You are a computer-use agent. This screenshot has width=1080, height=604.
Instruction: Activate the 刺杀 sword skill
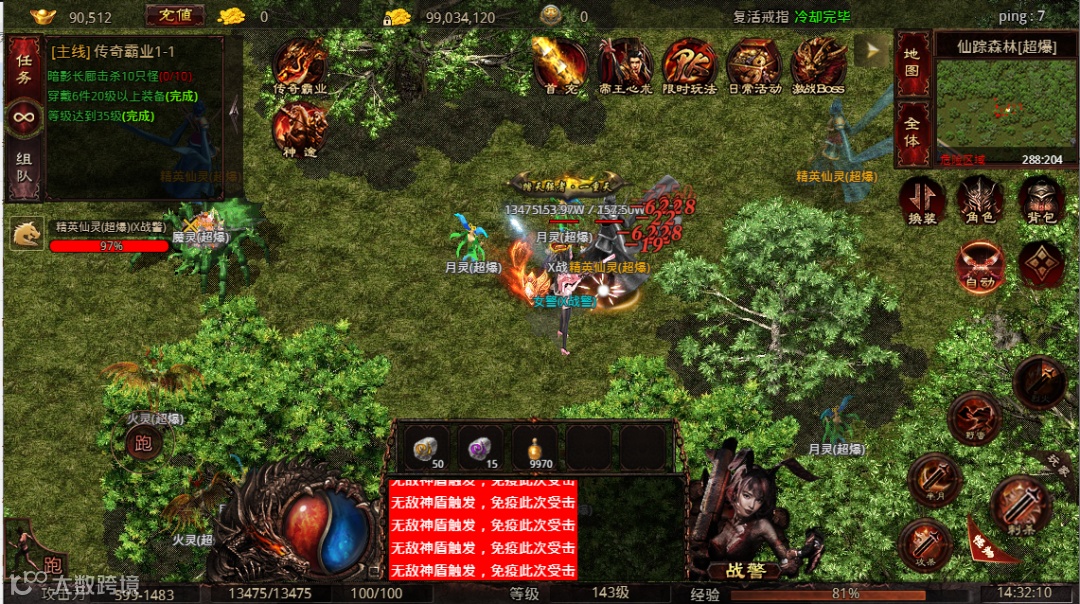tap(1021, 503)
